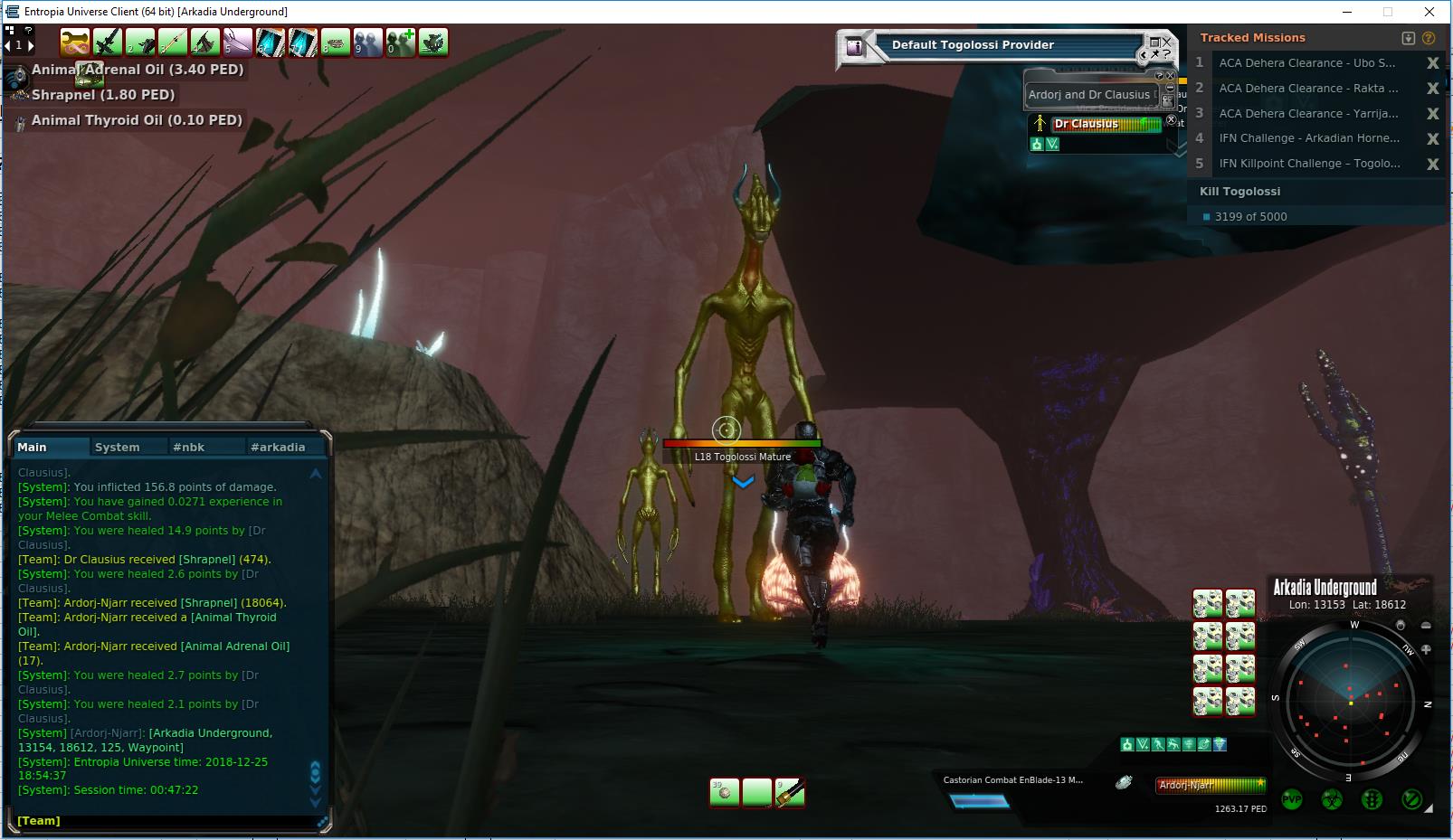Image resolution: width=1453 pixels, height=840 pixels.
Task: Use the add-teammate icon in hotbar
Action: (x=400, y=42)
